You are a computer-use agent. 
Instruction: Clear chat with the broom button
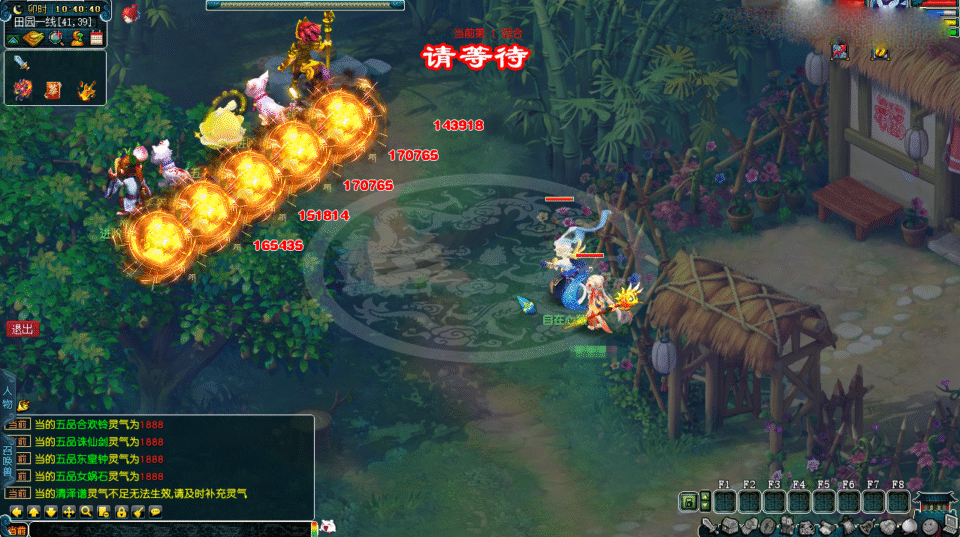point(138,511)
